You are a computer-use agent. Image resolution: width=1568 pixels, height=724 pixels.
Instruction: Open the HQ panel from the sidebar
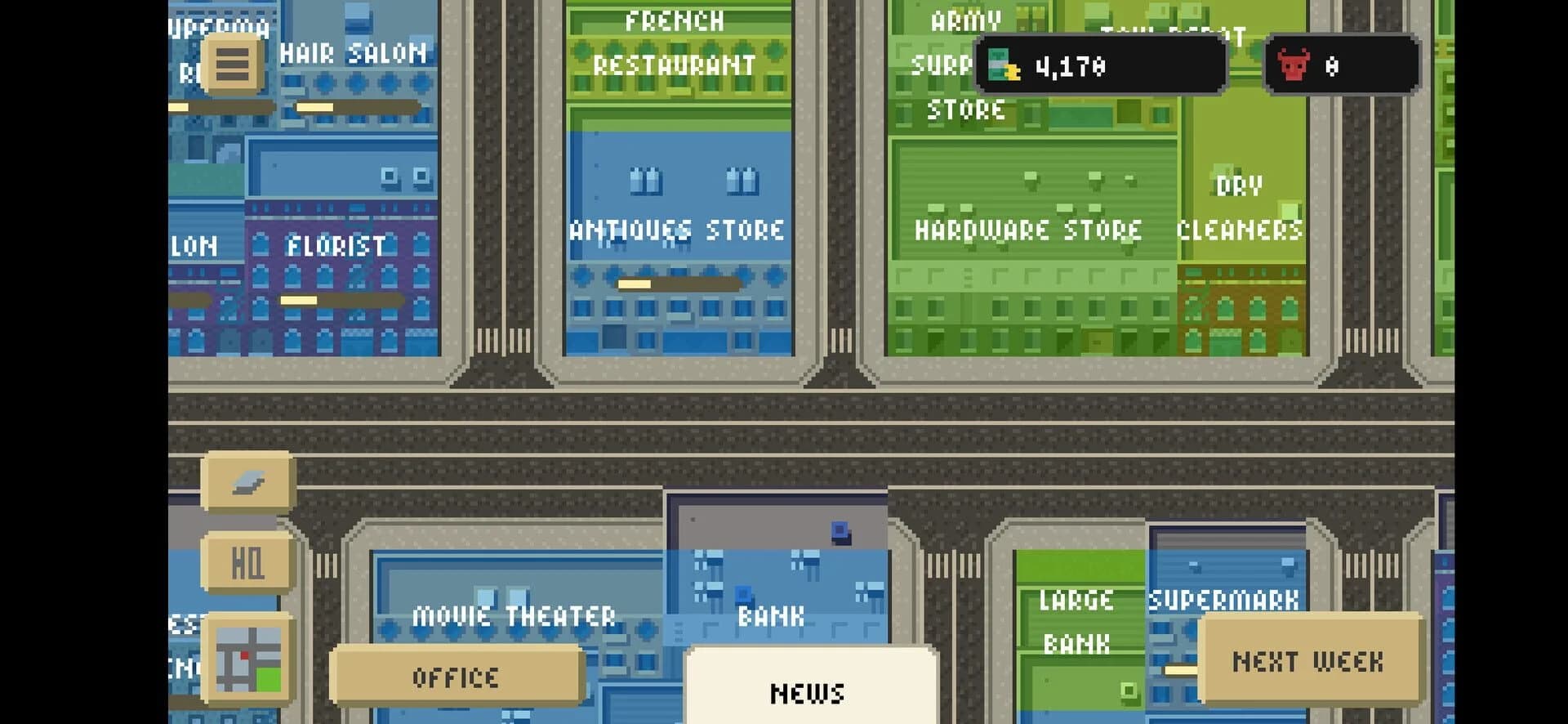(247, 561)
